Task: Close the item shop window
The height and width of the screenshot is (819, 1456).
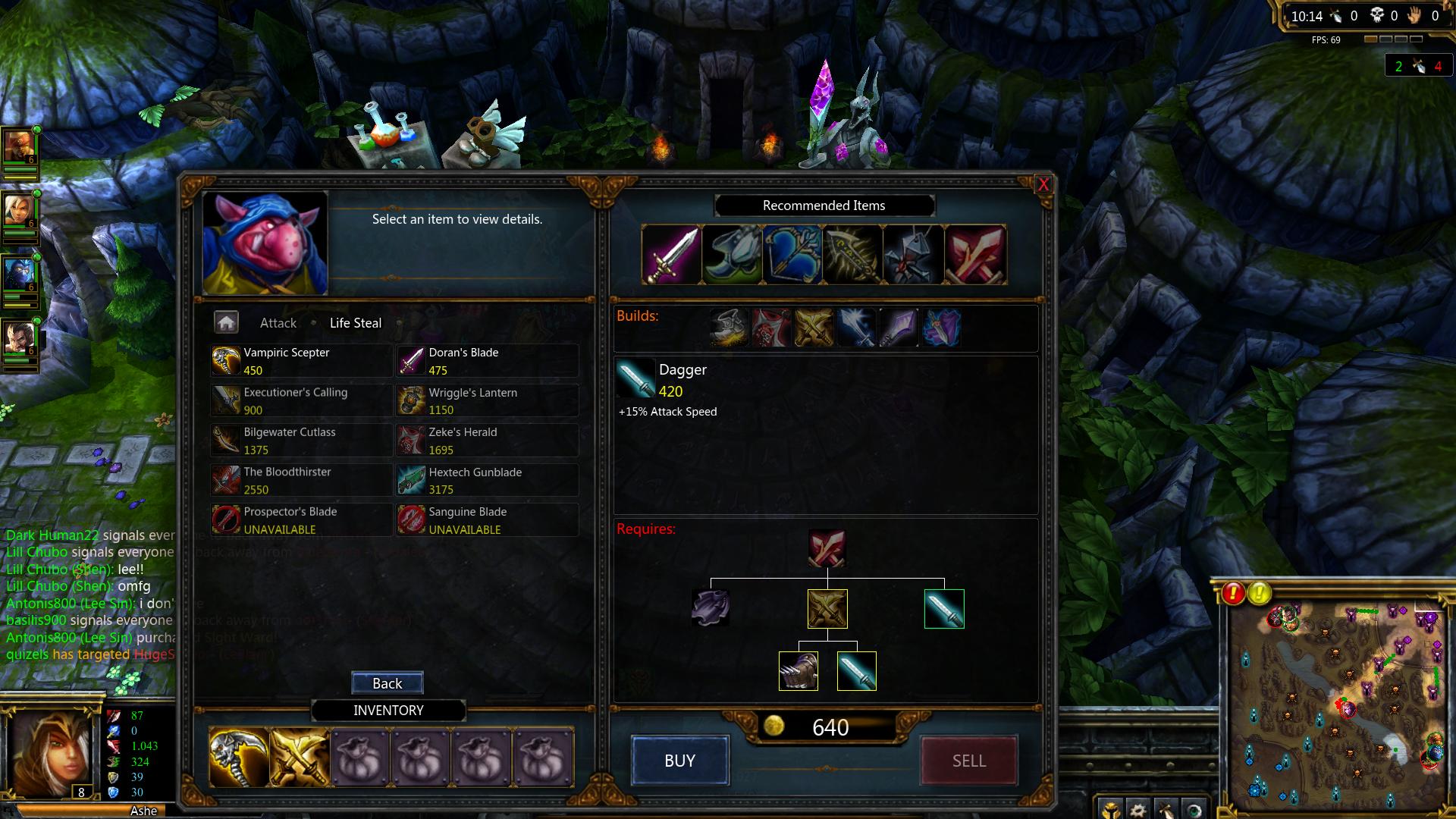Action: [x=1043, y=184]
